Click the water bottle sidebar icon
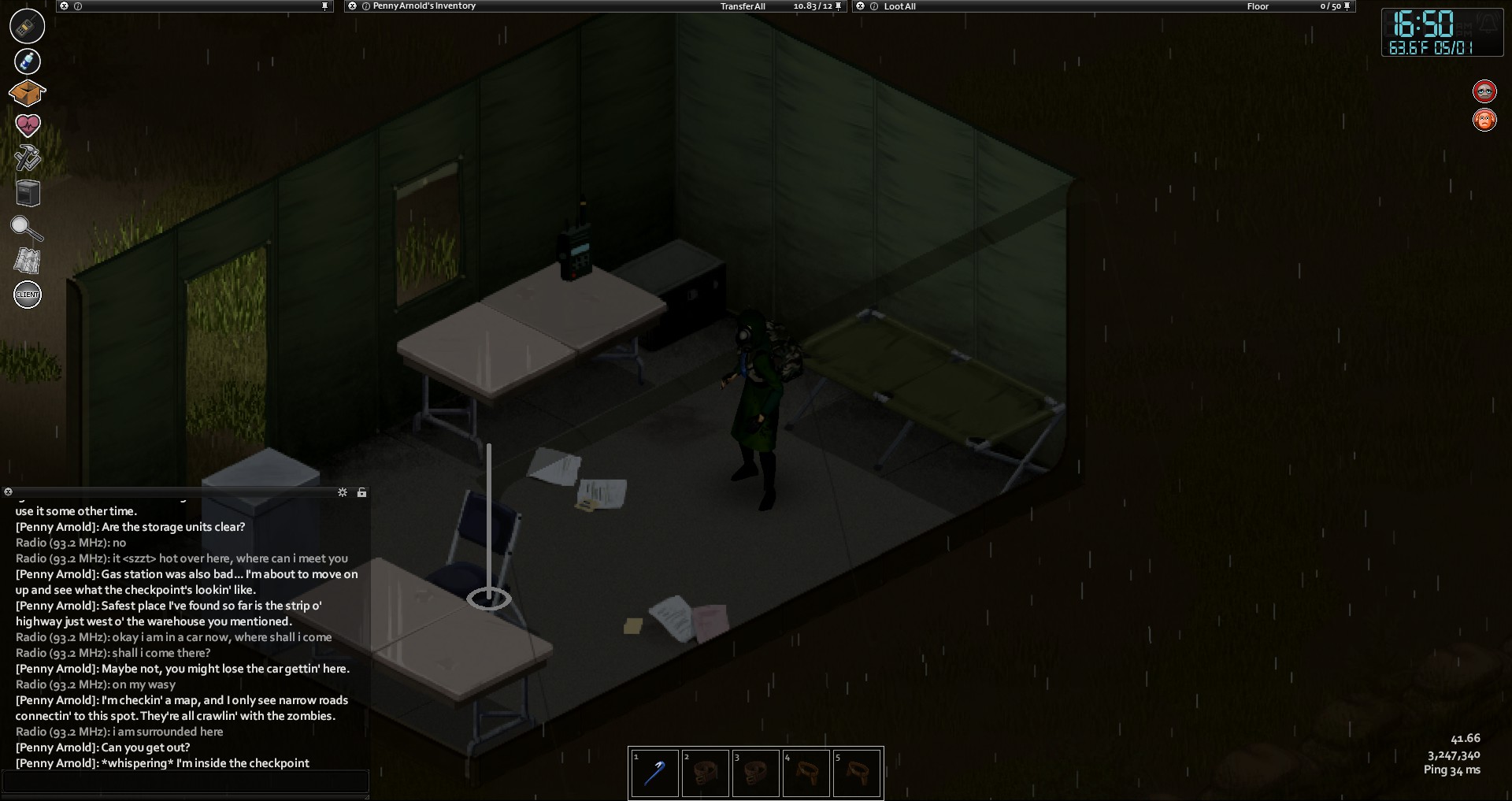This screenshot has height=801, width=1512. pyautogui.click(x=27, y=61)
